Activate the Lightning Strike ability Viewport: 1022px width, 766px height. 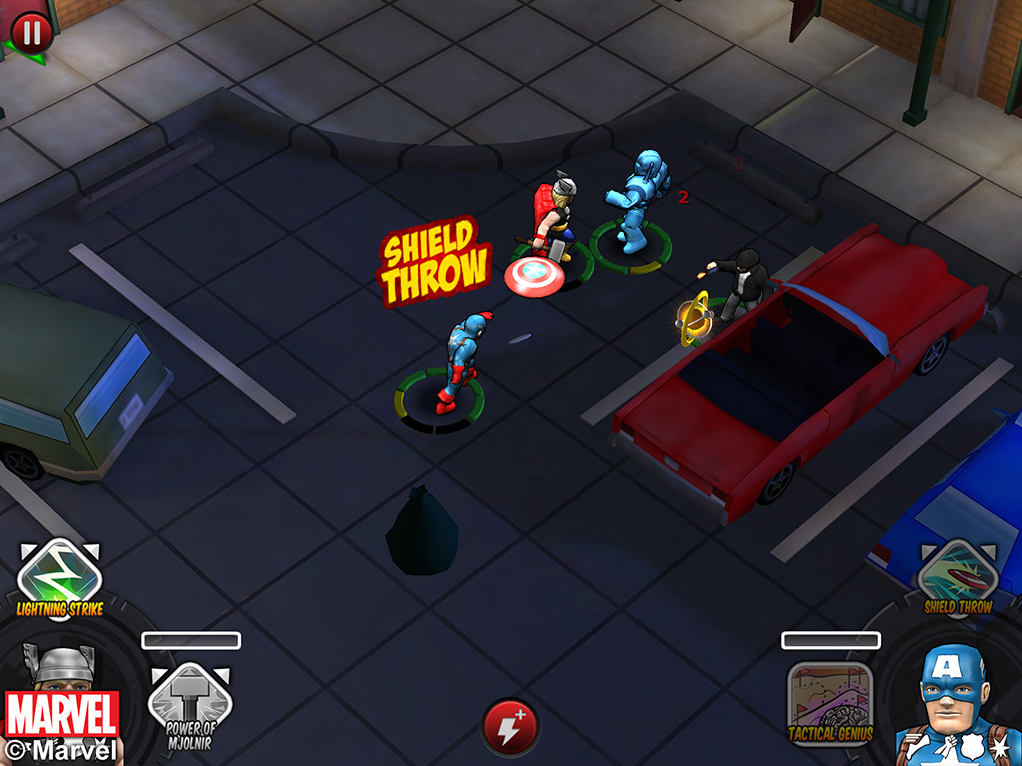point(59,576)
